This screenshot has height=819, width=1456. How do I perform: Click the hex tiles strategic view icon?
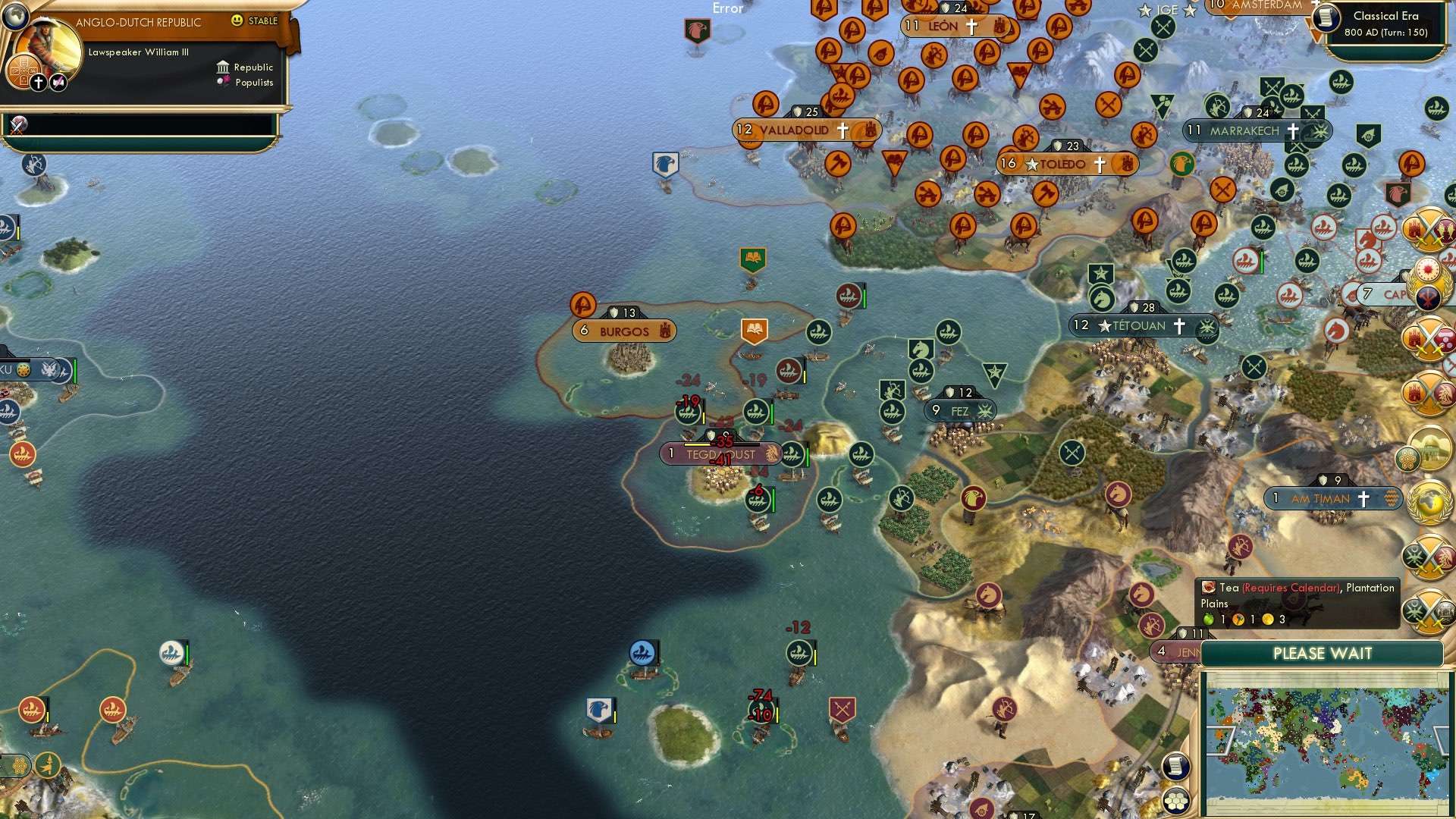pos(1176,801)
